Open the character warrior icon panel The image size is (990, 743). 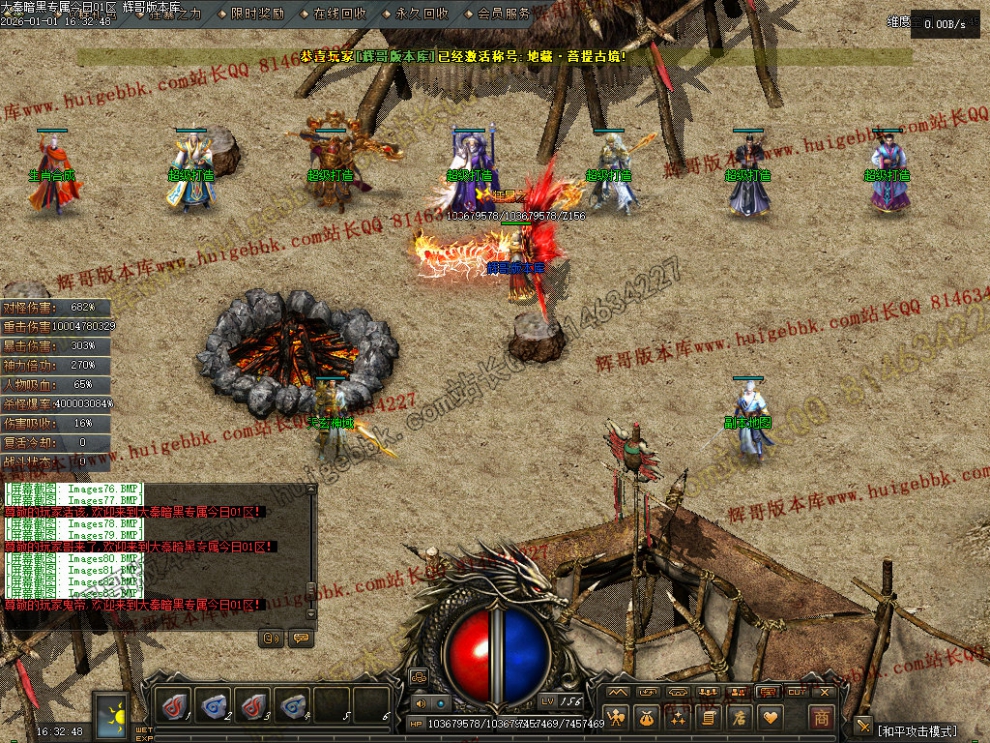point(618,716)
